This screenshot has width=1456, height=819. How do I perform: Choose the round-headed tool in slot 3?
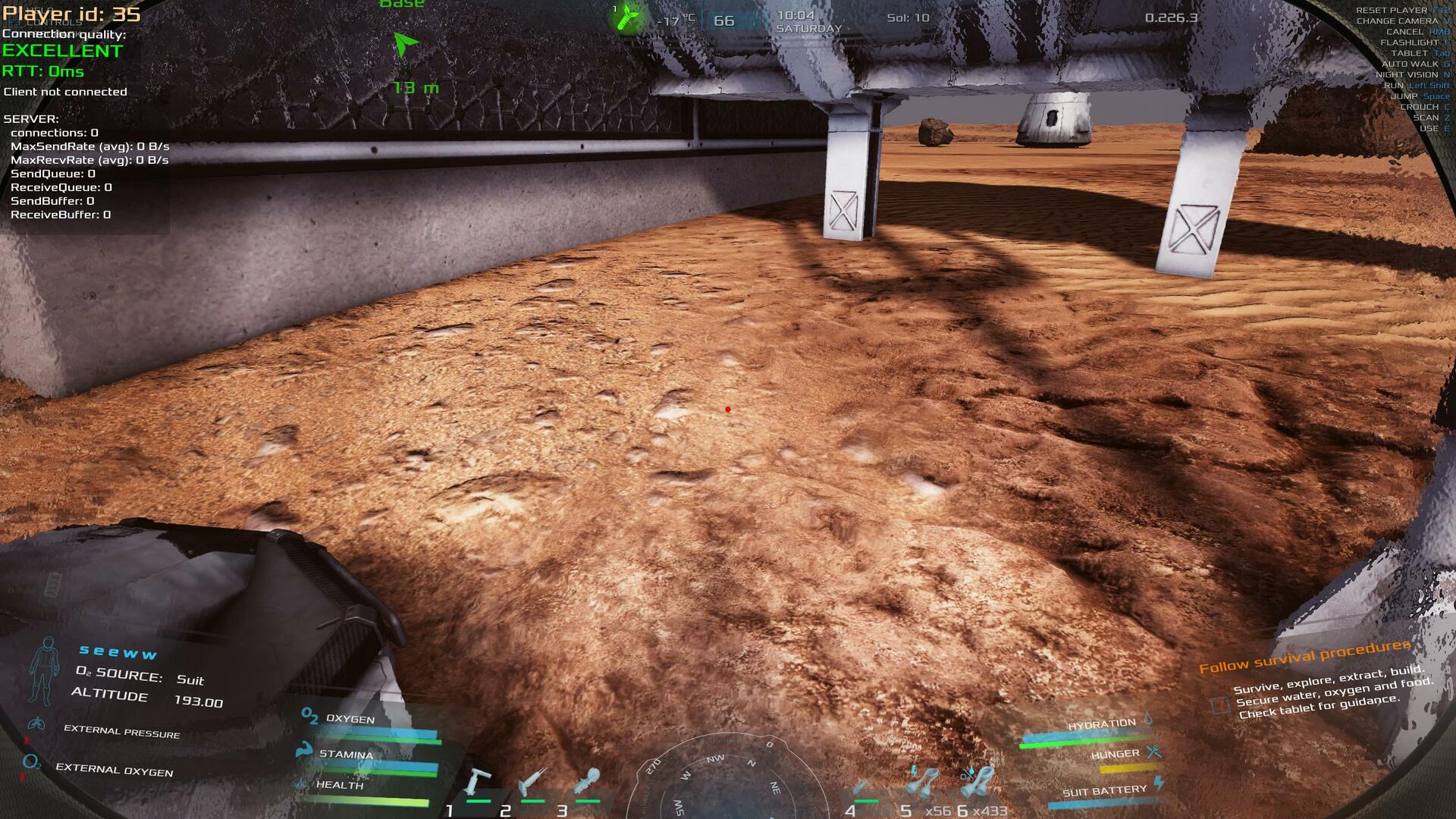tap(587, 781)
